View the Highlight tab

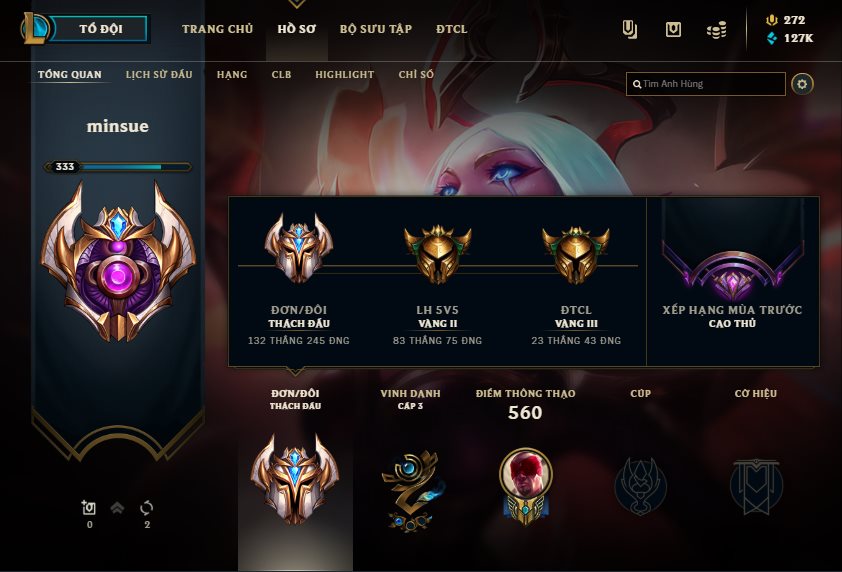[x=344, y=75]
